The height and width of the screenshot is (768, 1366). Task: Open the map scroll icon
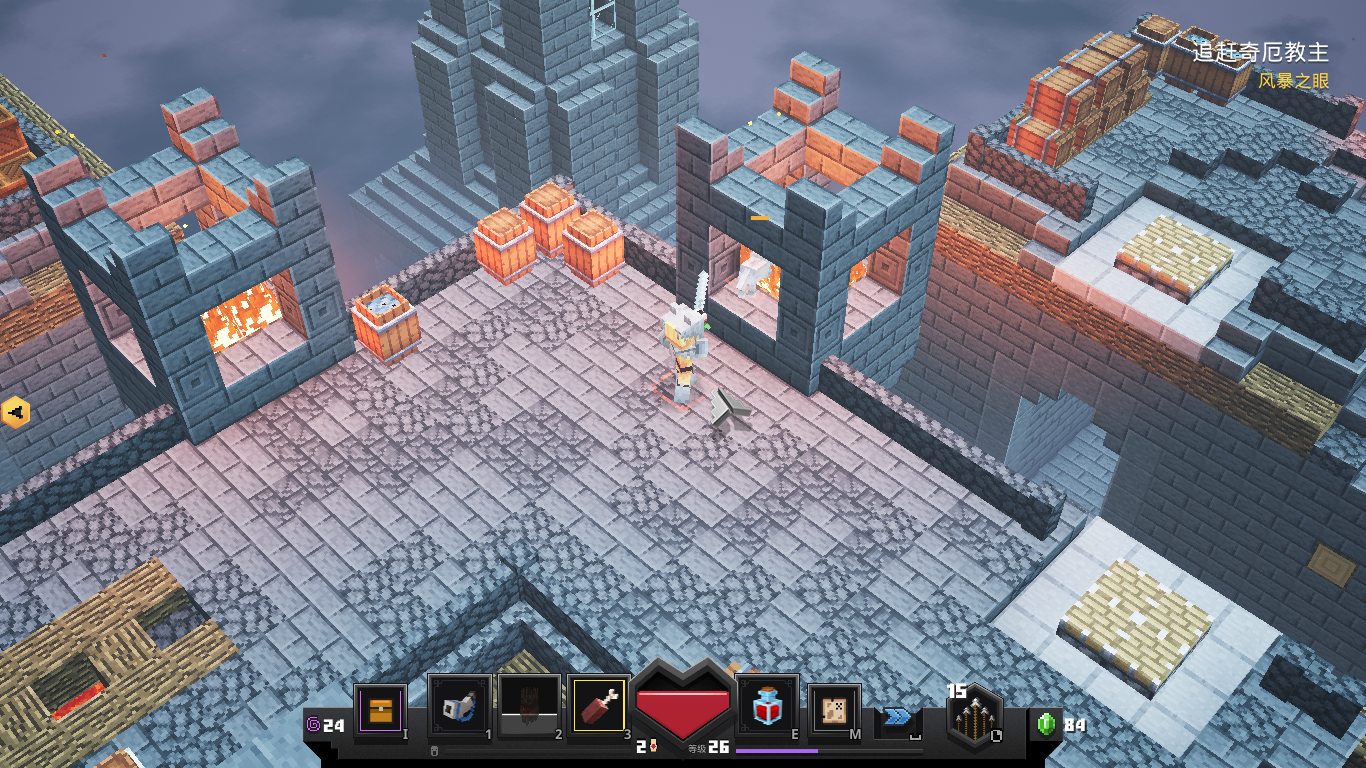pos(835,711)
